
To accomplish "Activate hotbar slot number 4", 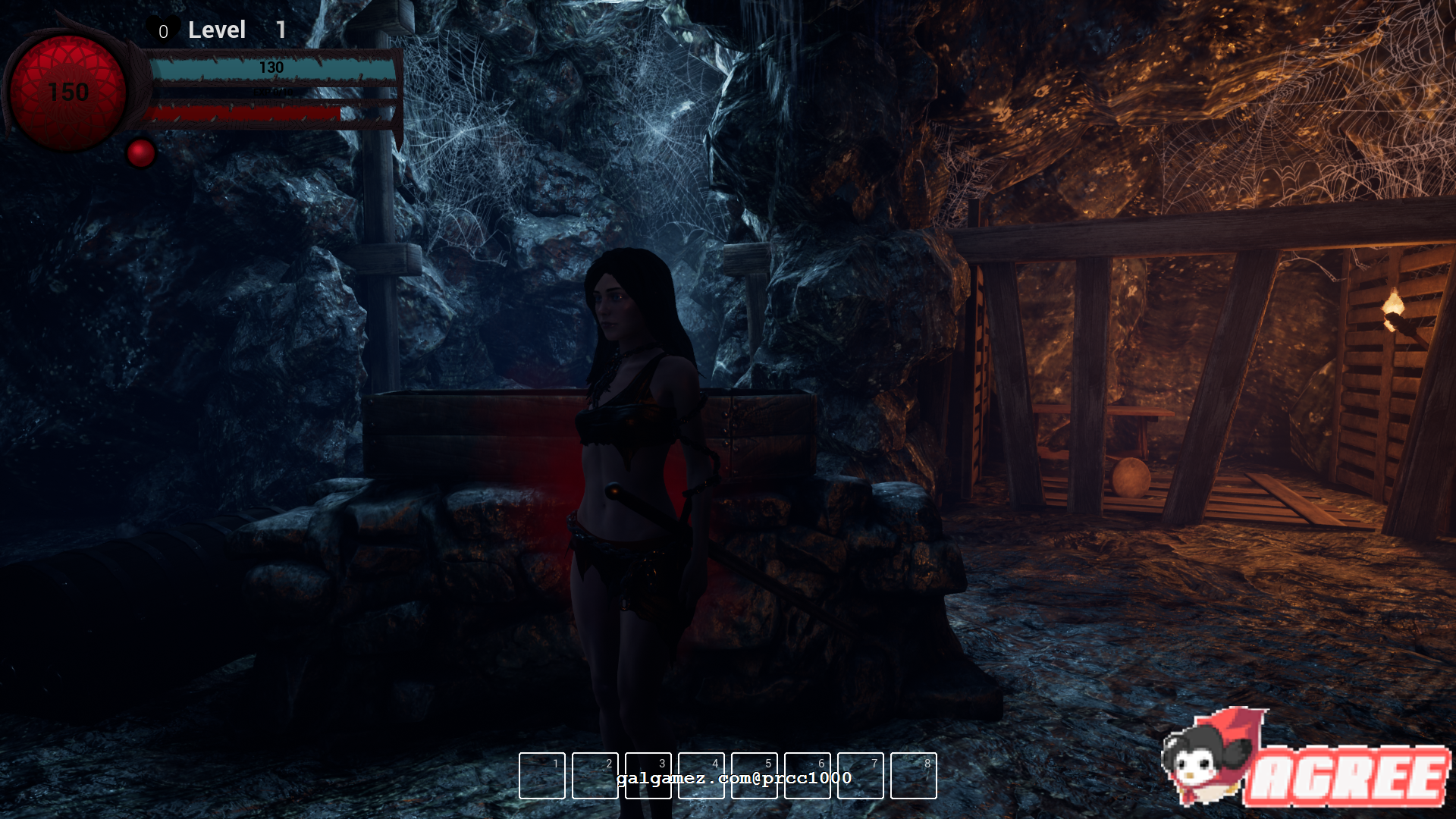I will click(x=701, y=776).
